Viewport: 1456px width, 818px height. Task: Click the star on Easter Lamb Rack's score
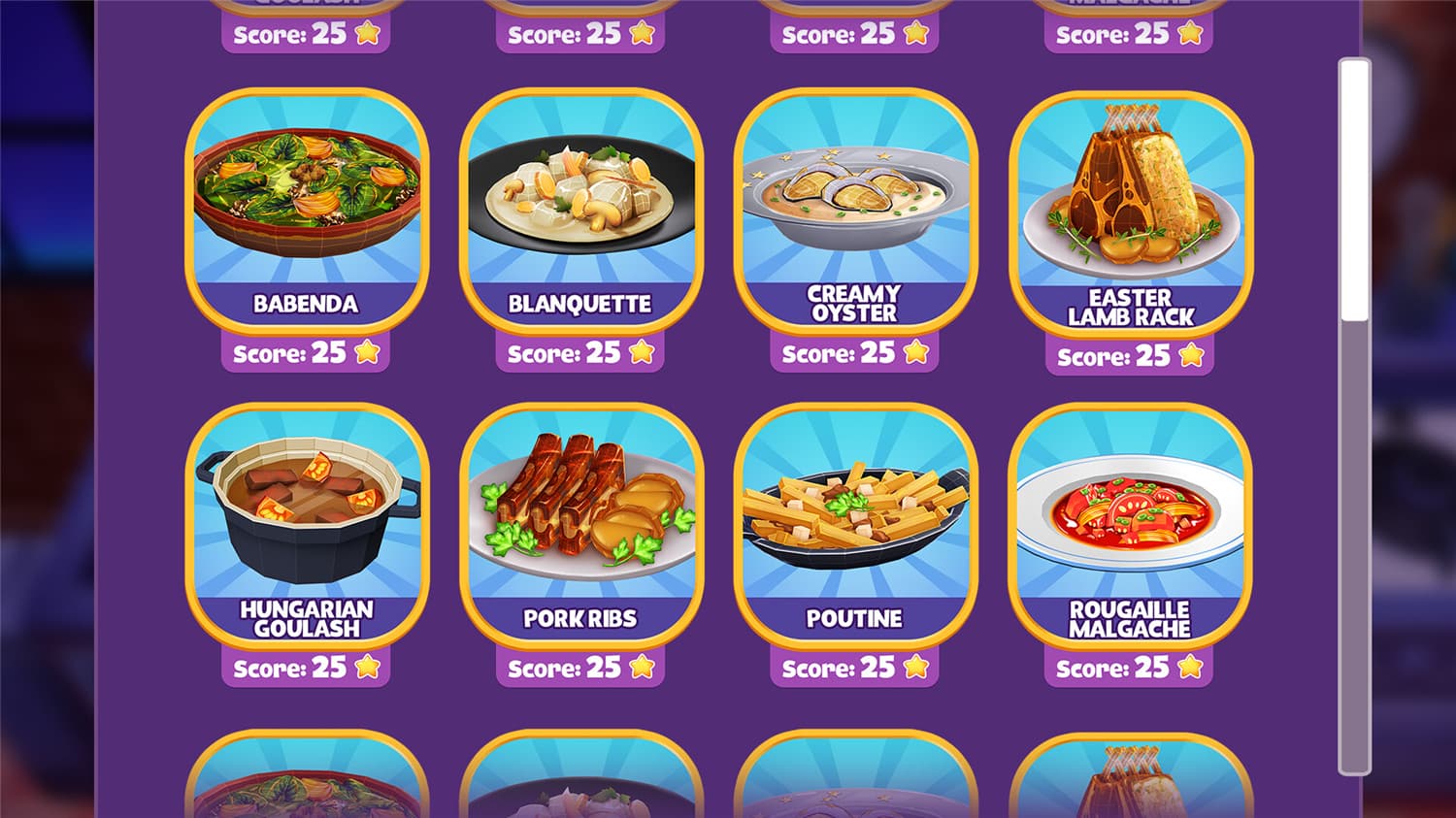pyautogui.click(x=1191, y=355)
